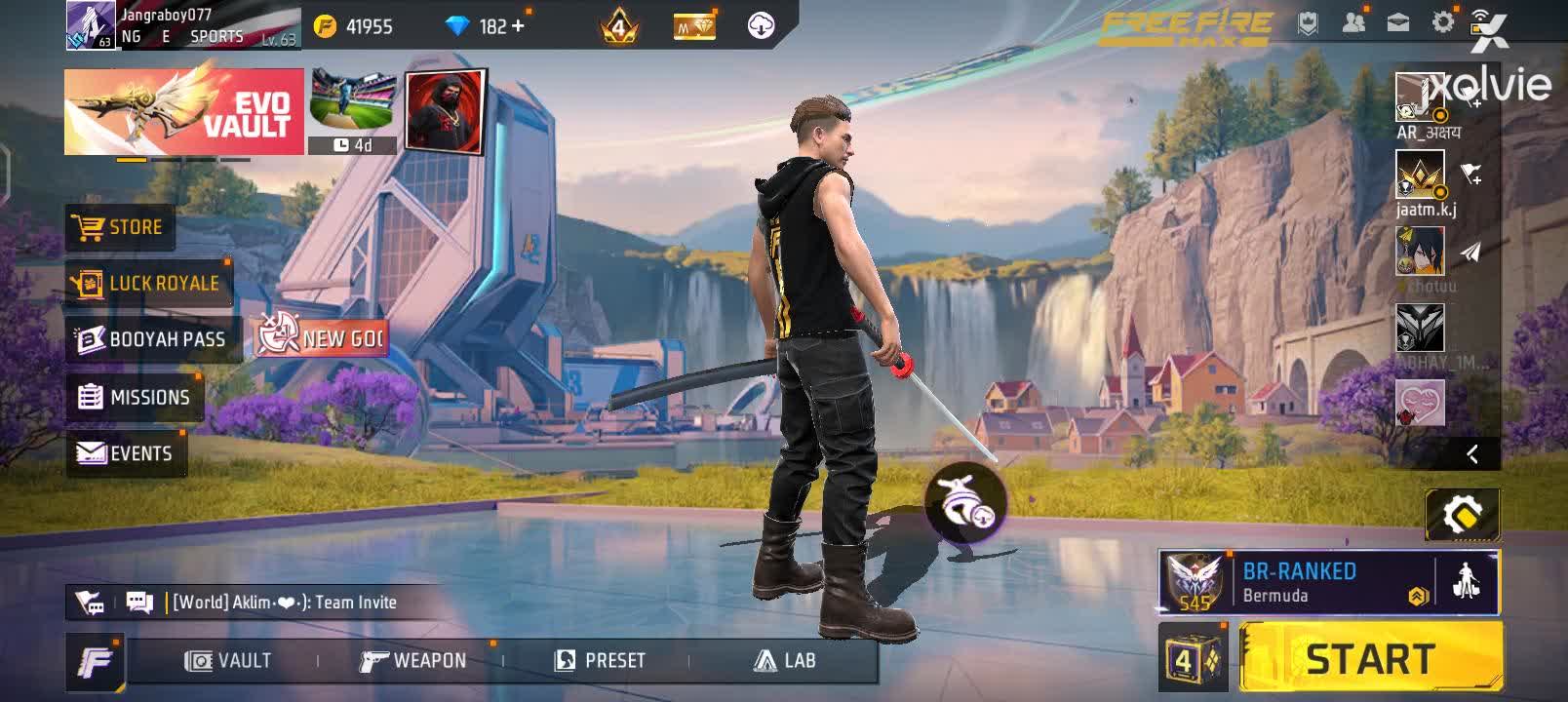Open the friends social panel icon
Viewport: 1568px width, 702px height.
[1353, 21]
